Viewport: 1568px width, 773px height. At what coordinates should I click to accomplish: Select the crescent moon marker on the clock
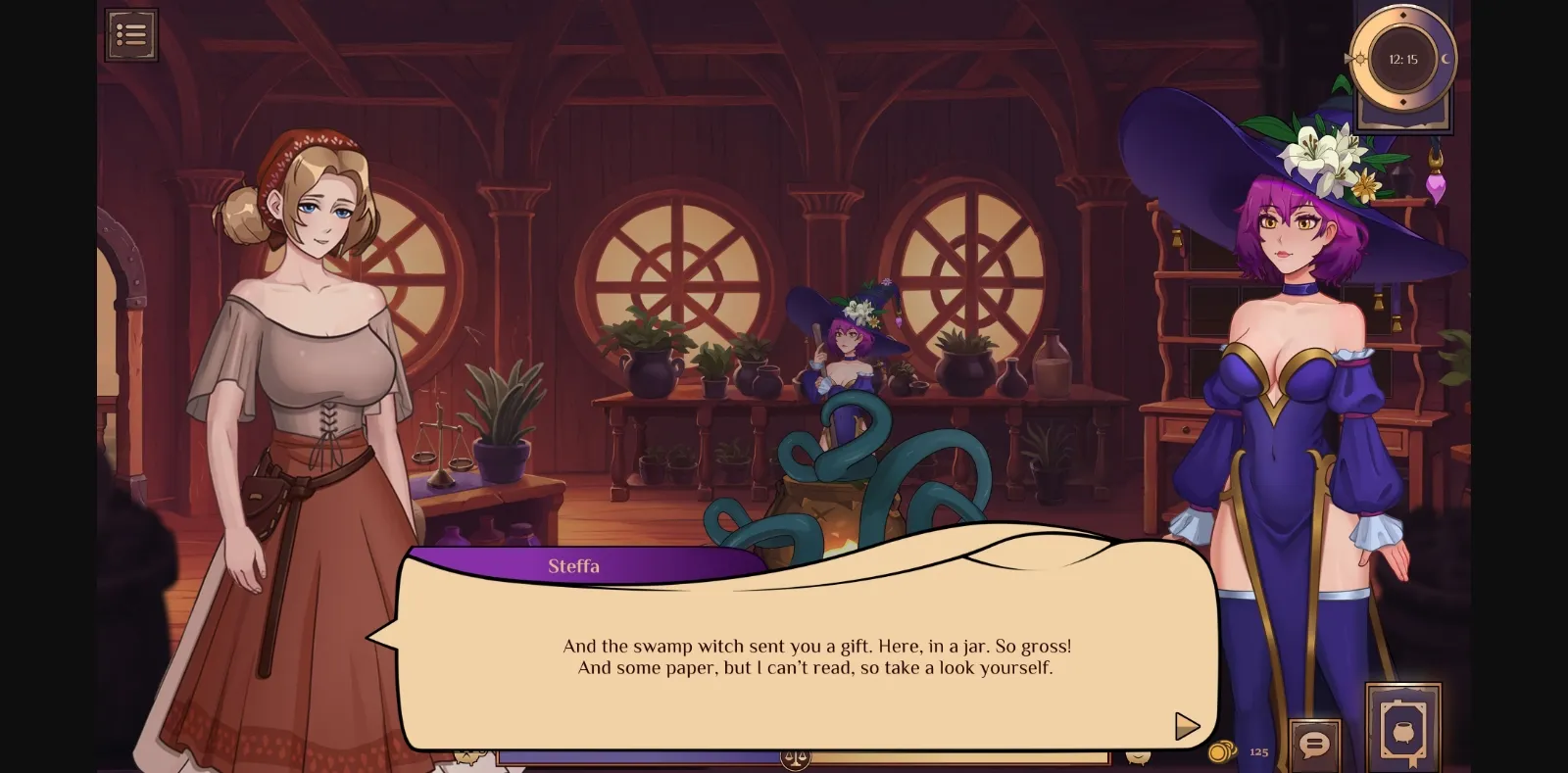click(x=1445, y=61)
